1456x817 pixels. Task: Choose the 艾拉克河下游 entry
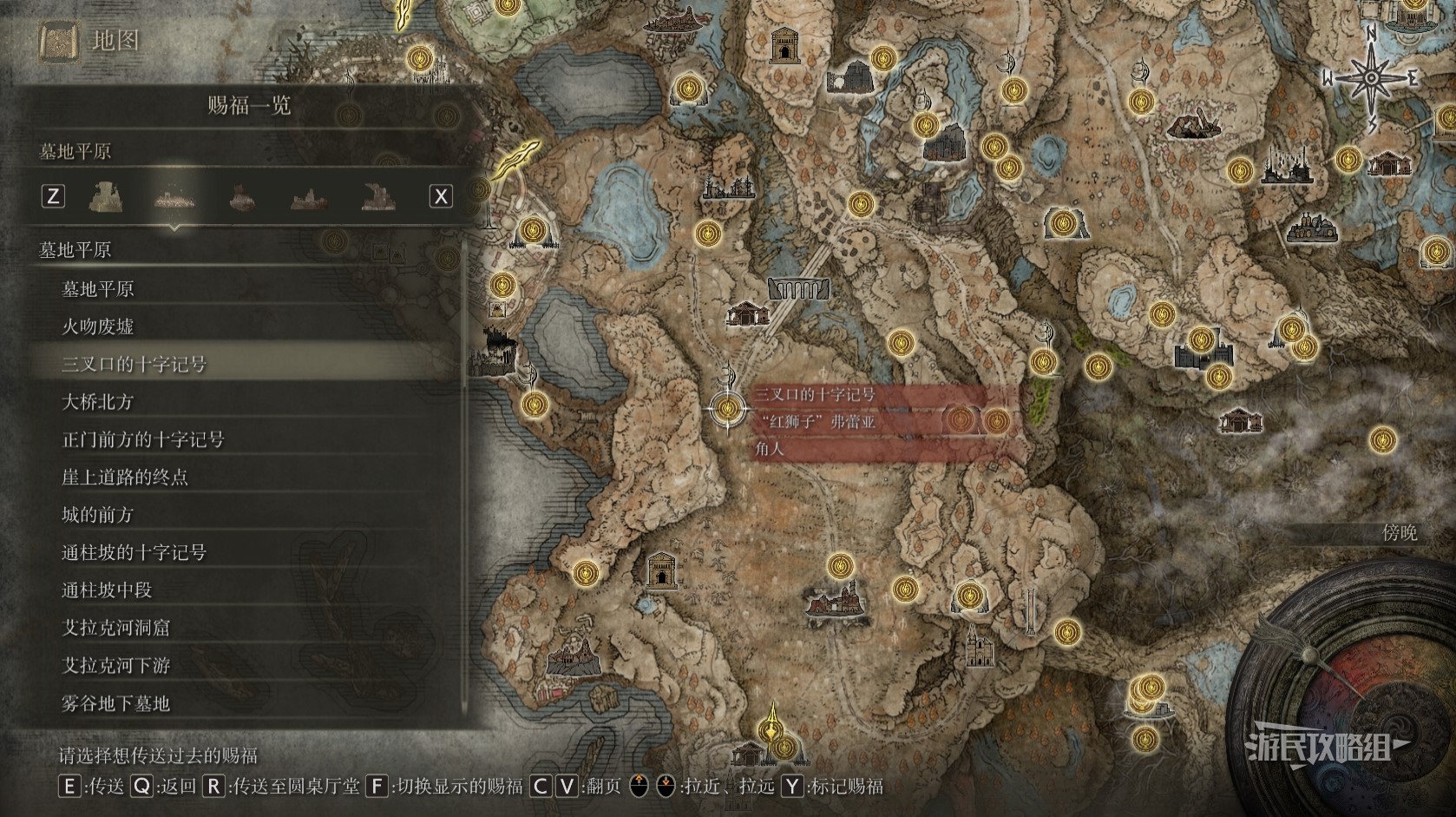click(x=116, y=666)
